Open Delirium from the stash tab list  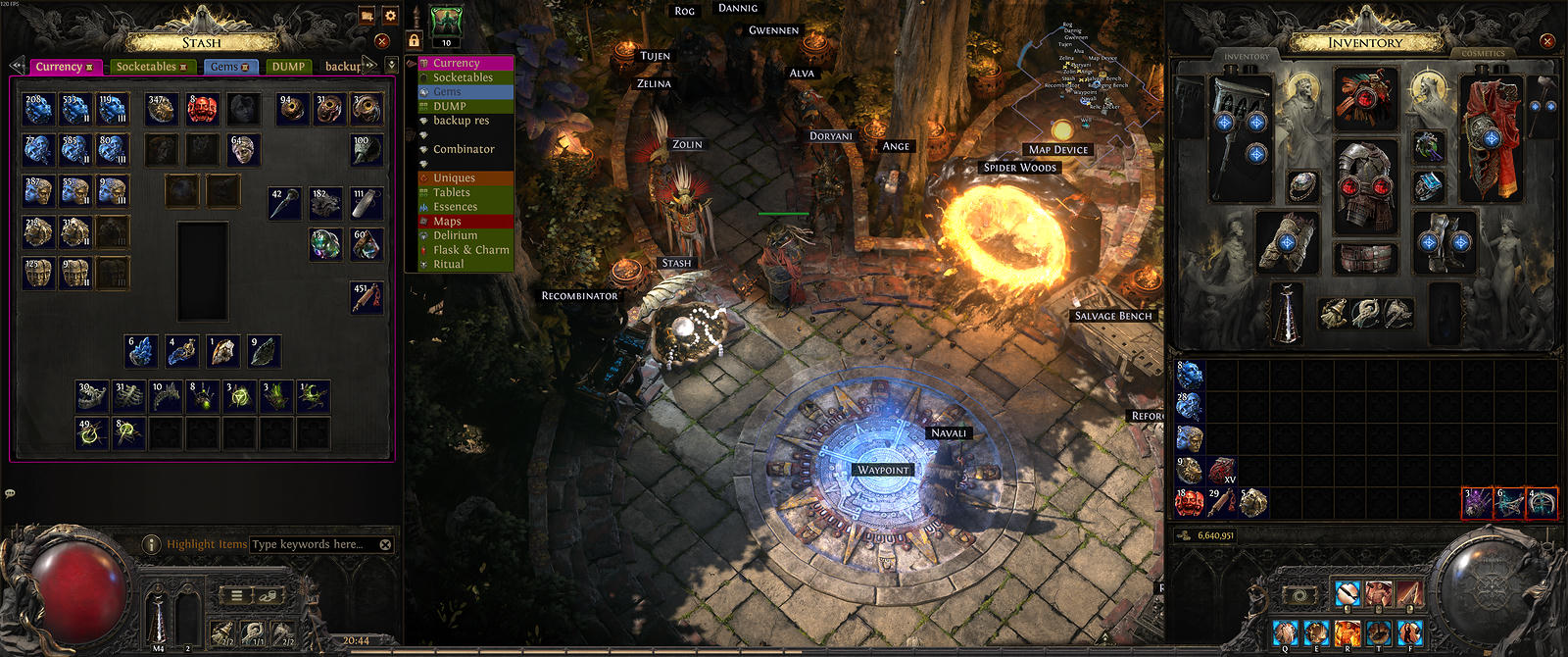pyautogui.click(x=455, y=235)
